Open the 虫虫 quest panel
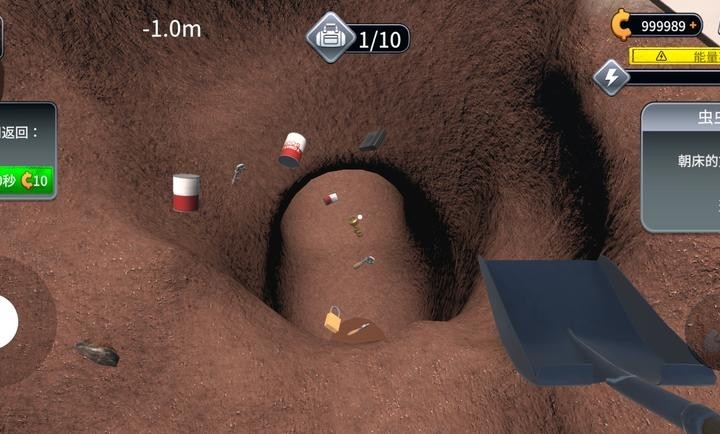 681,168
